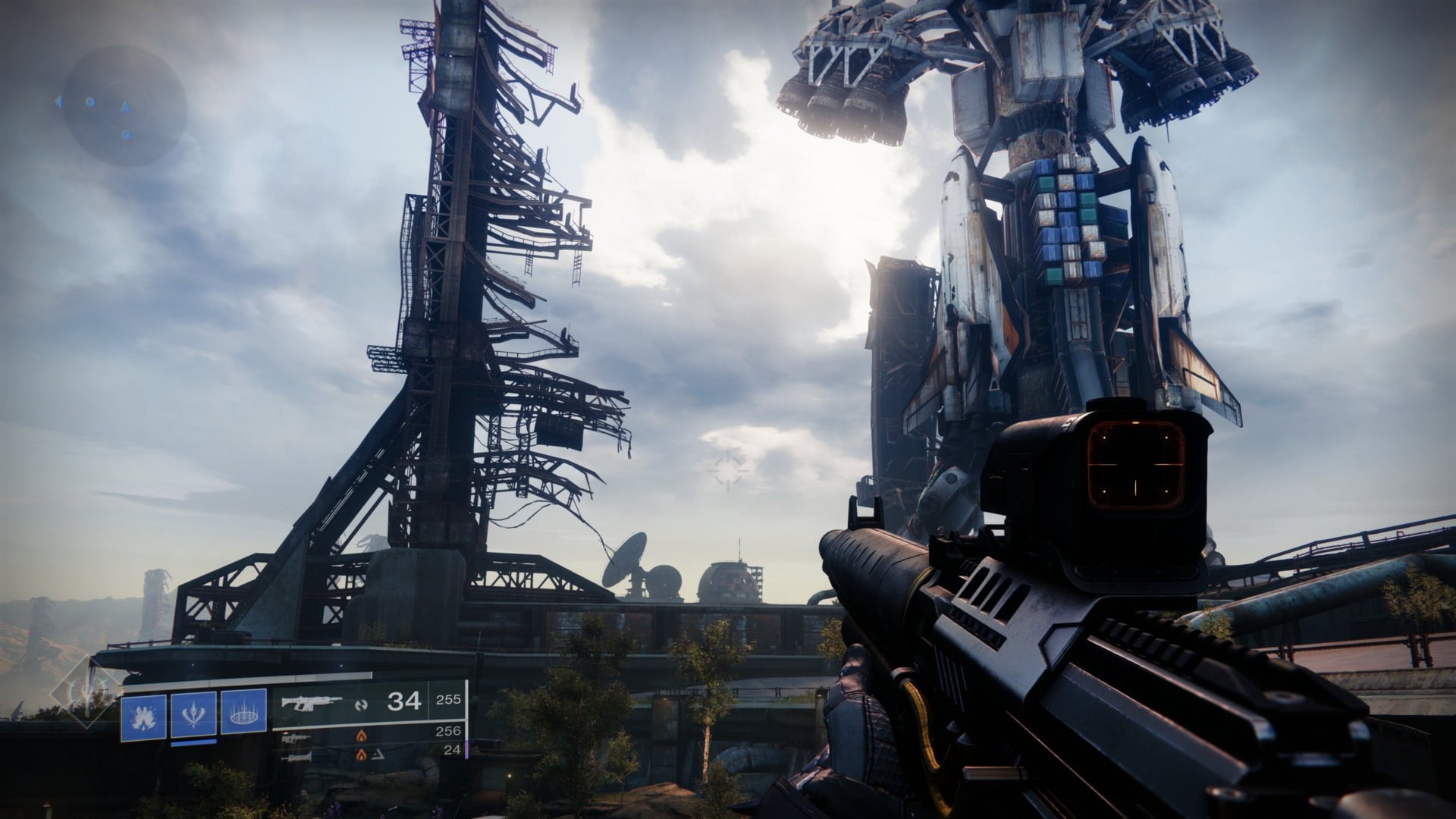Click the reserve ammo count 255
The image size is (1456, 819).
click(x=448, y=701)
